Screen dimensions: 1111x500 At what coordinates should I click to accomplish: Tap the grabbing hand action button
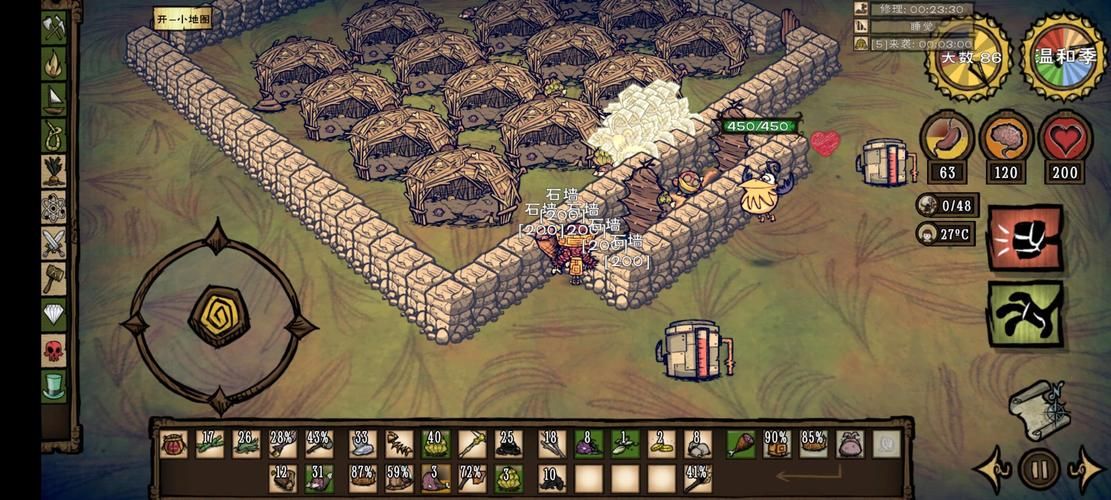[1025, 314]
